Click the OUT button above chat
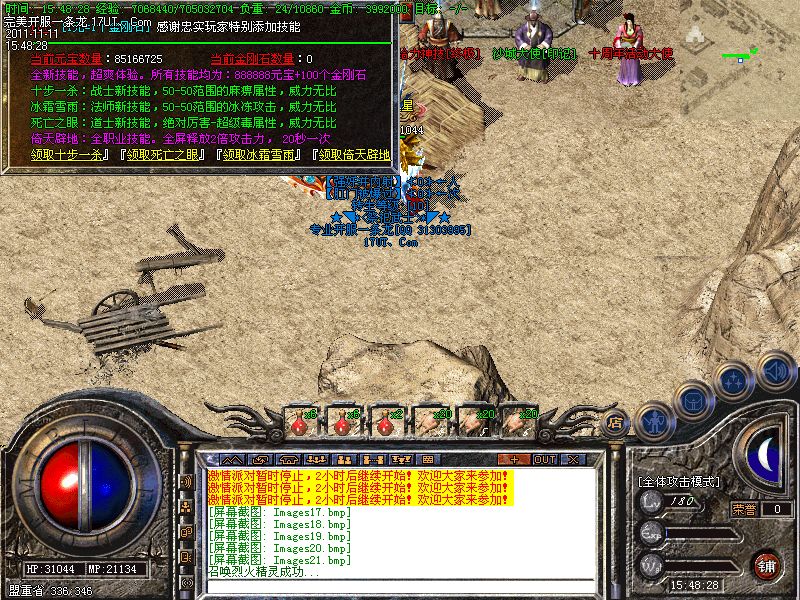 coord(545,459)
